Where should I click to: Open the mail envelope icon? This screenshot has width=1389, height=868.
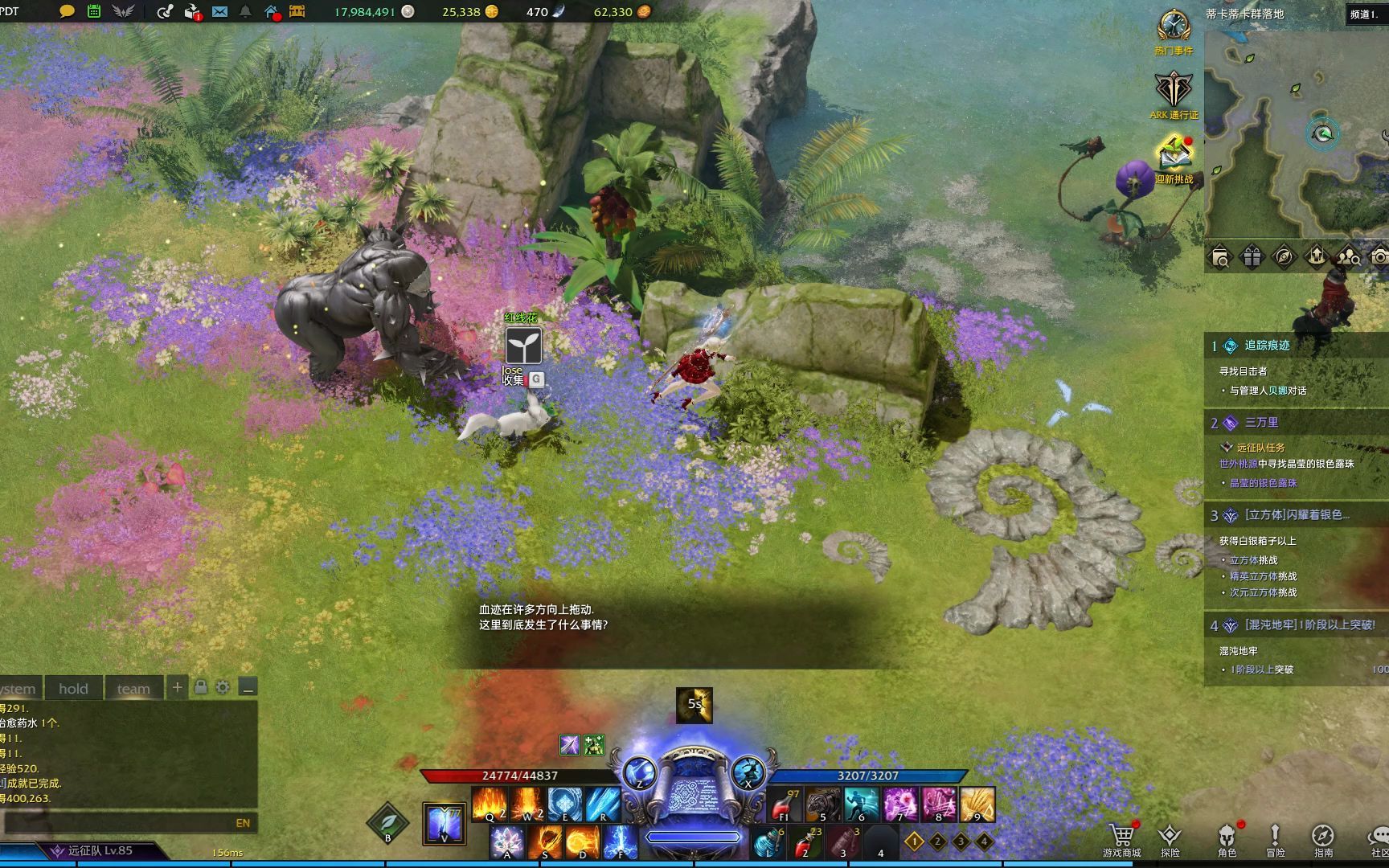tap(219, 11)
